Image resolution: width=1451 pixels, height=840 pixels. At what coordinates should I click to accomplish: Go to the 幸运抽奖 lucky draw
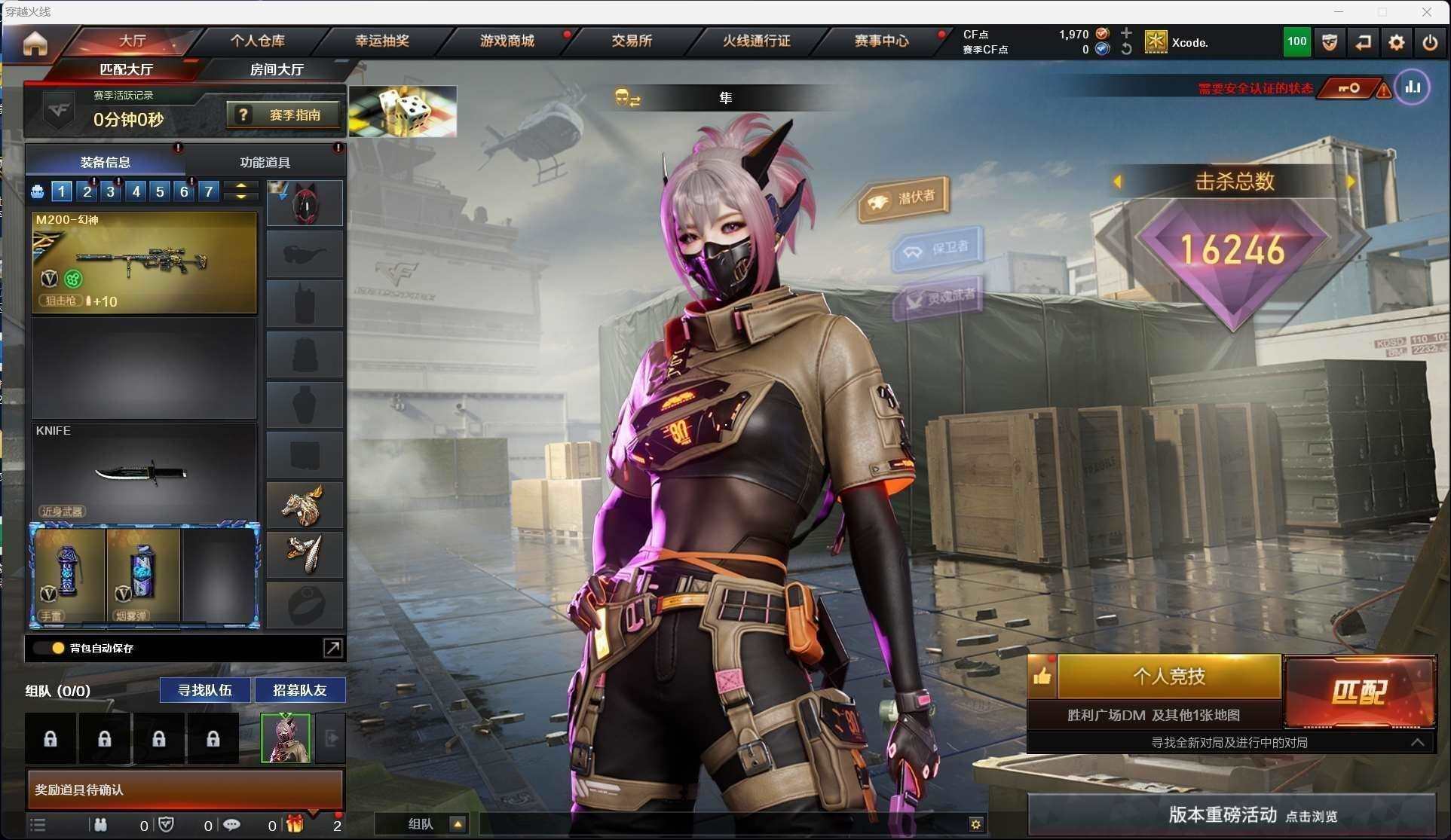click(x=382, y=41)
